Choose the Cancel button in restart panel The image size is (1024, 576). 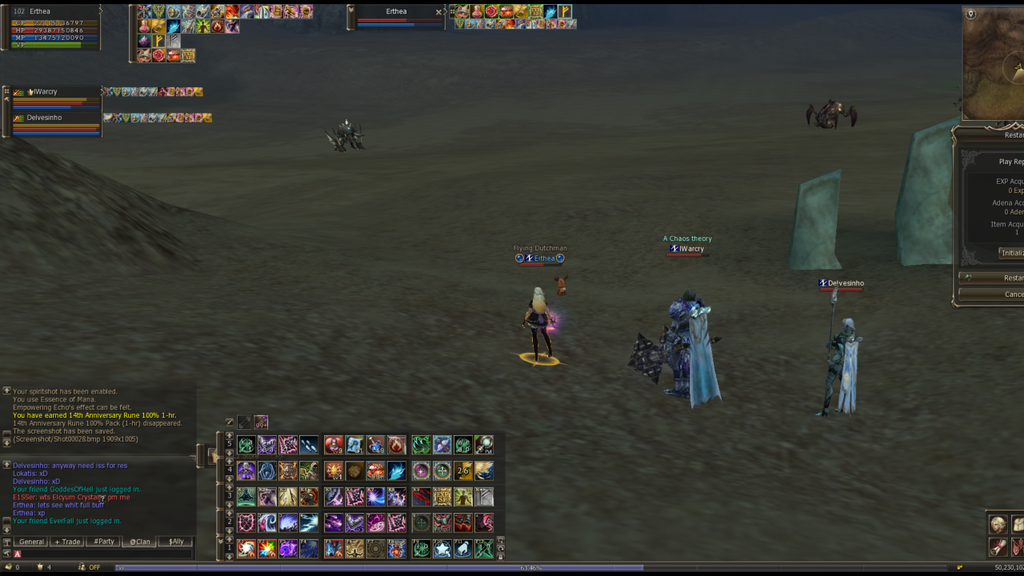pyautogui.click(x=1012, y=294)
